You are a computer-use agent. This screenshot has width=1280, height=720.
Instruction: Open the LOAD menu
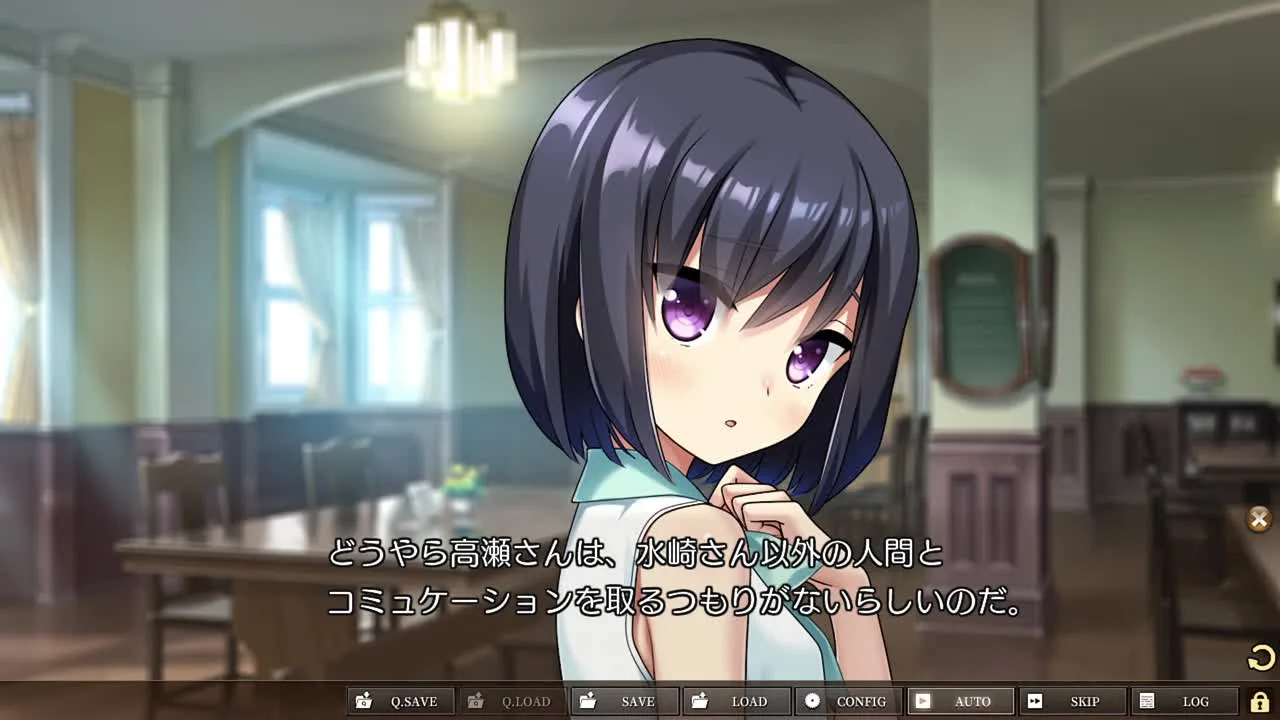pyautogui.click(x=736, y=701)
